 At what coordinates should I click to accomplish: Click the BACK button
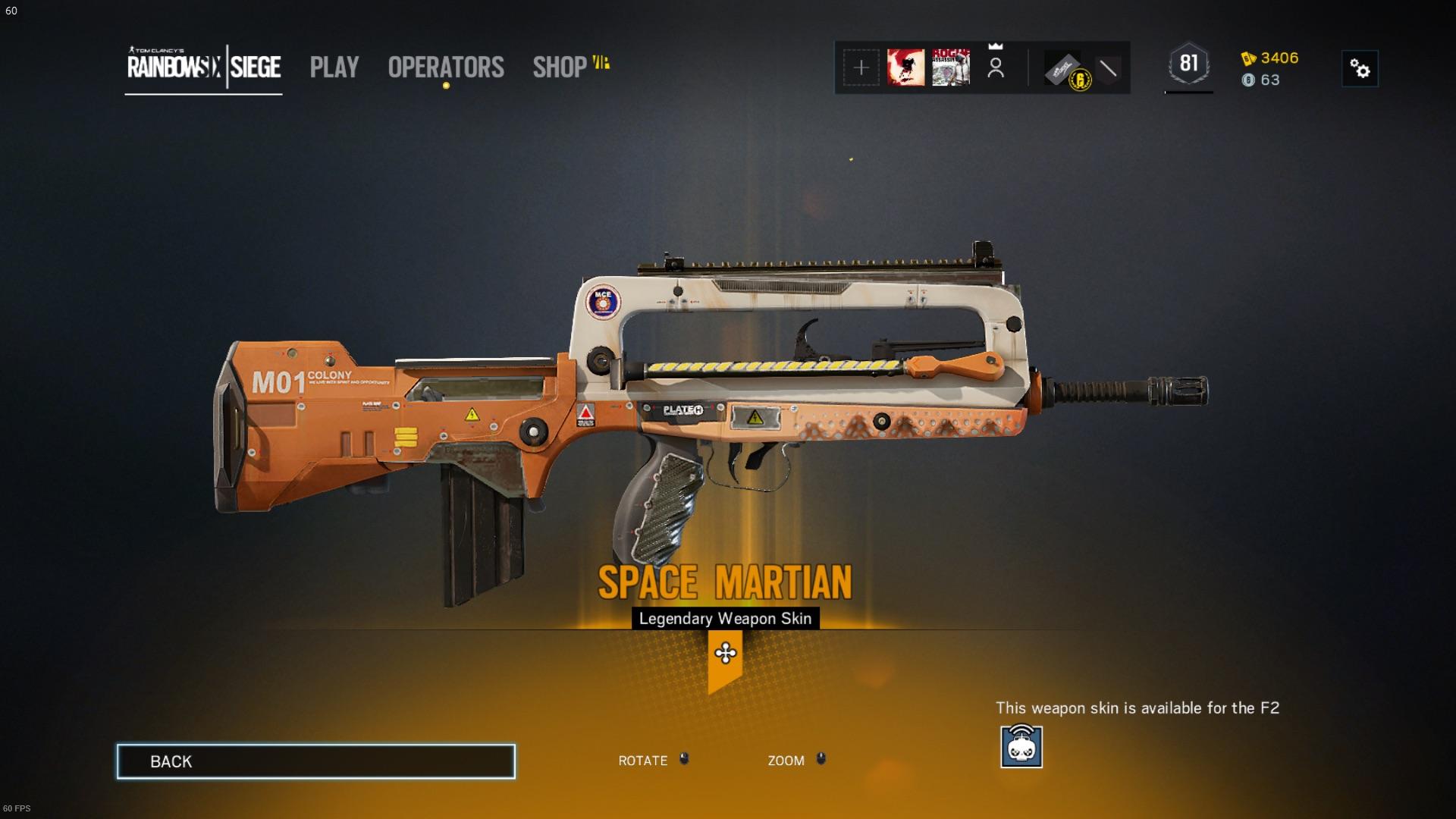316,761
